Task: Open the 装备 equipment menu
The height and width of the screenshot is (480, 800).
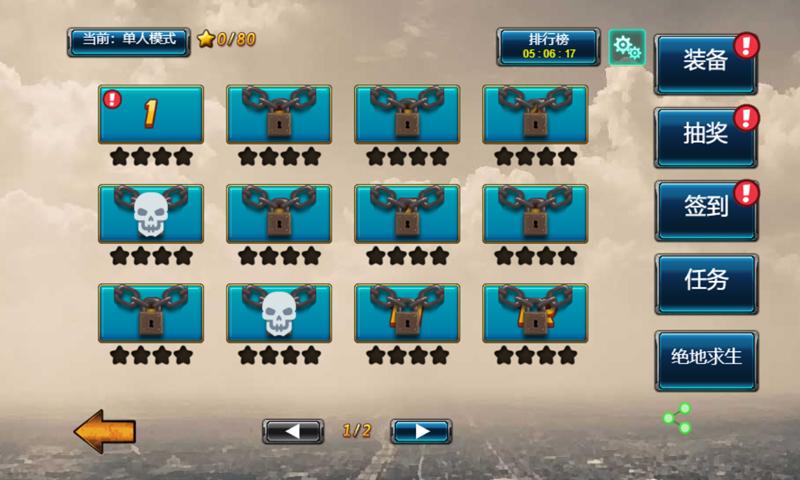Action: [x=705, y=63]
